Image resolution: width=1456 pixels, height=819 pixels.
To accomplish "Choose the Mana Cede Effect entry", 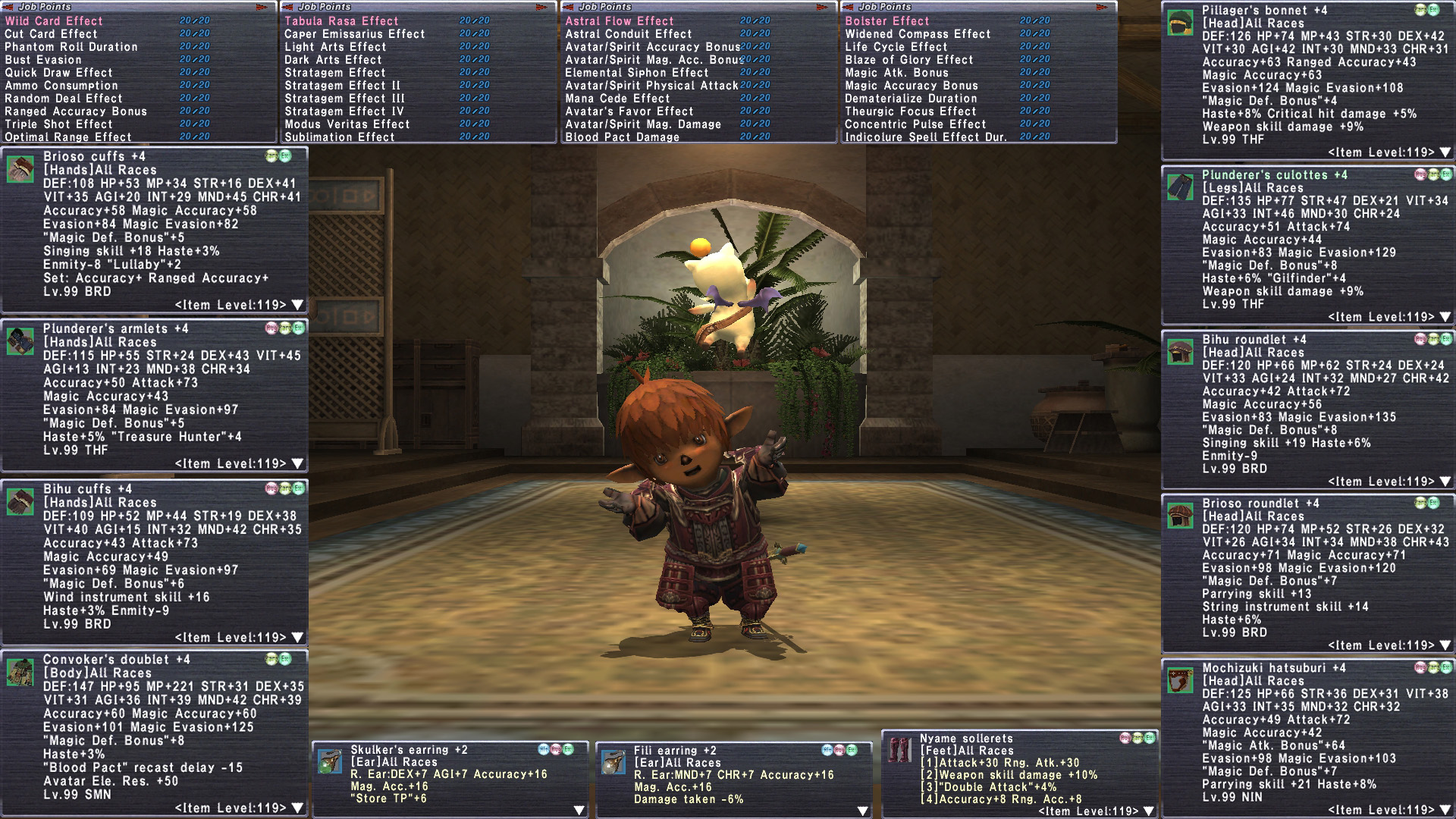I will point(618,99).
